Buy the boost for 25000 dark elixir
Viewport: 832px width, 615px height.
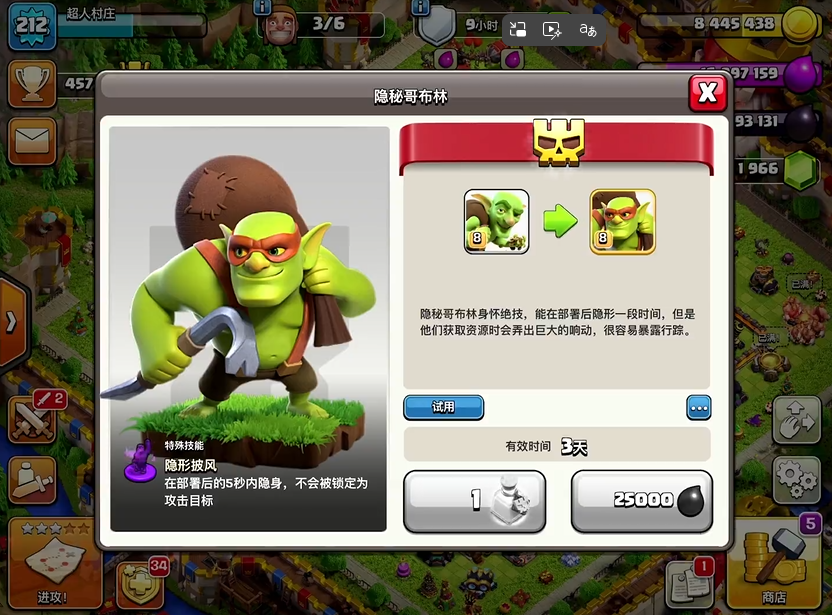coord(641,500)
